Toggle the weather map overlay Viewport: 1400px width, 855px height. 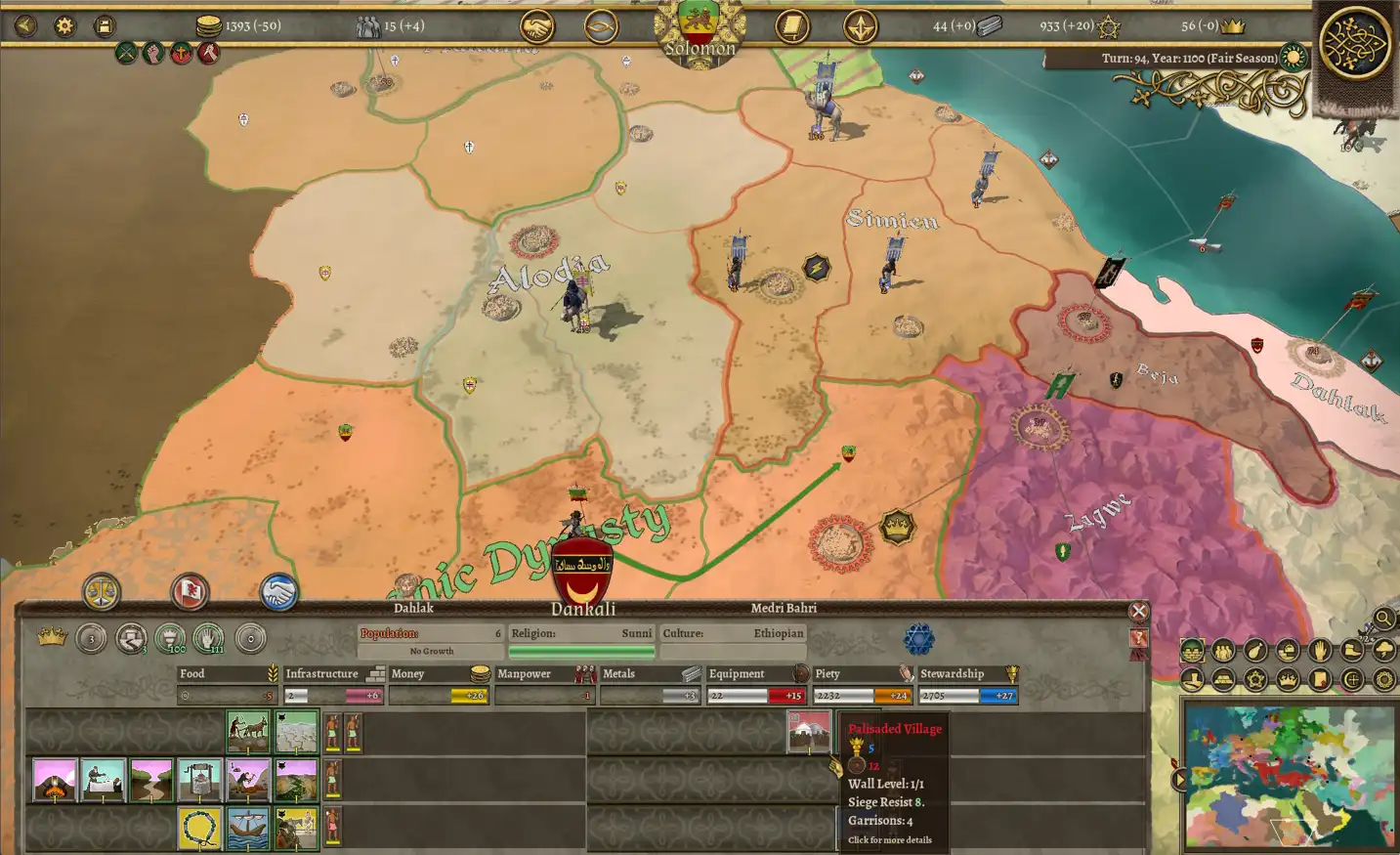point(1382,651)
